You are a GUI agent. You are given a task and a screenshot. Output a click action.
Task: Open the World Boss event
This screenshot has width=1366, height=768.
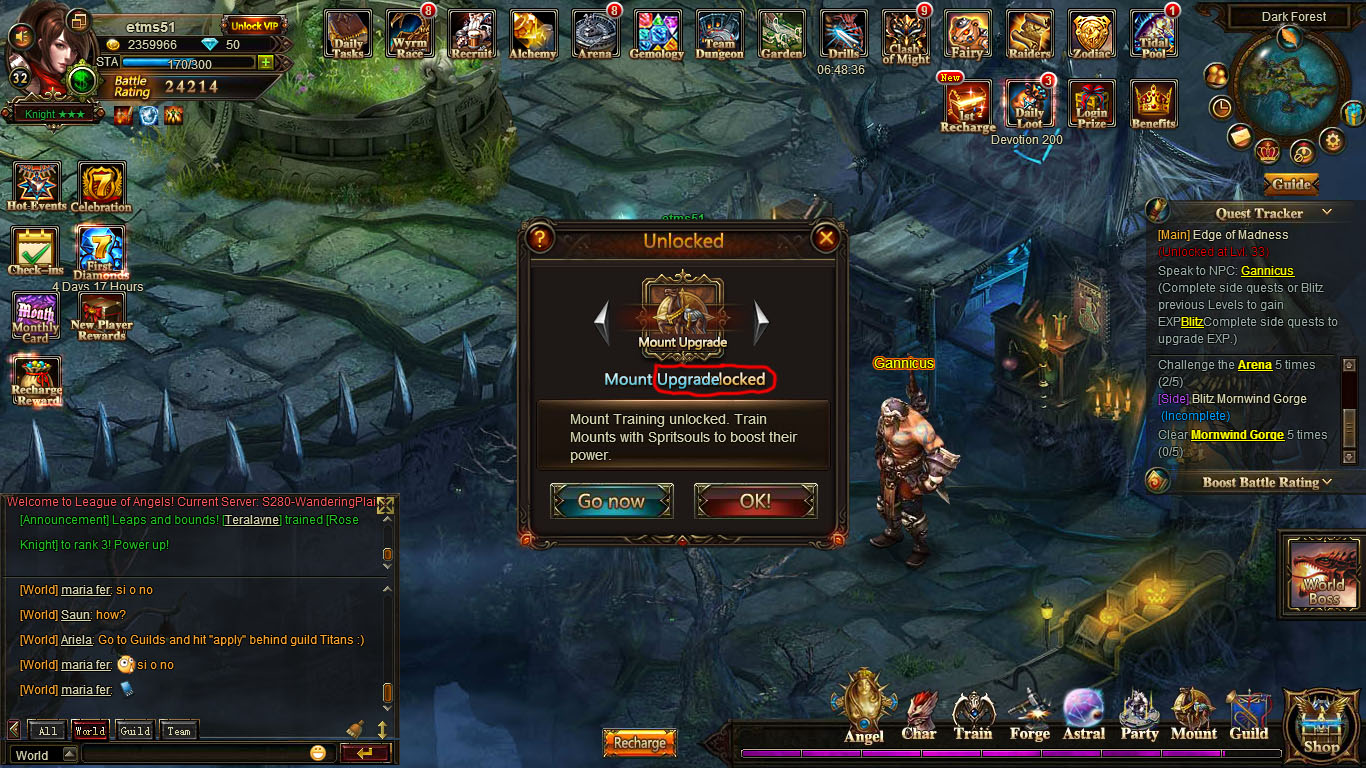[1323, 574]
